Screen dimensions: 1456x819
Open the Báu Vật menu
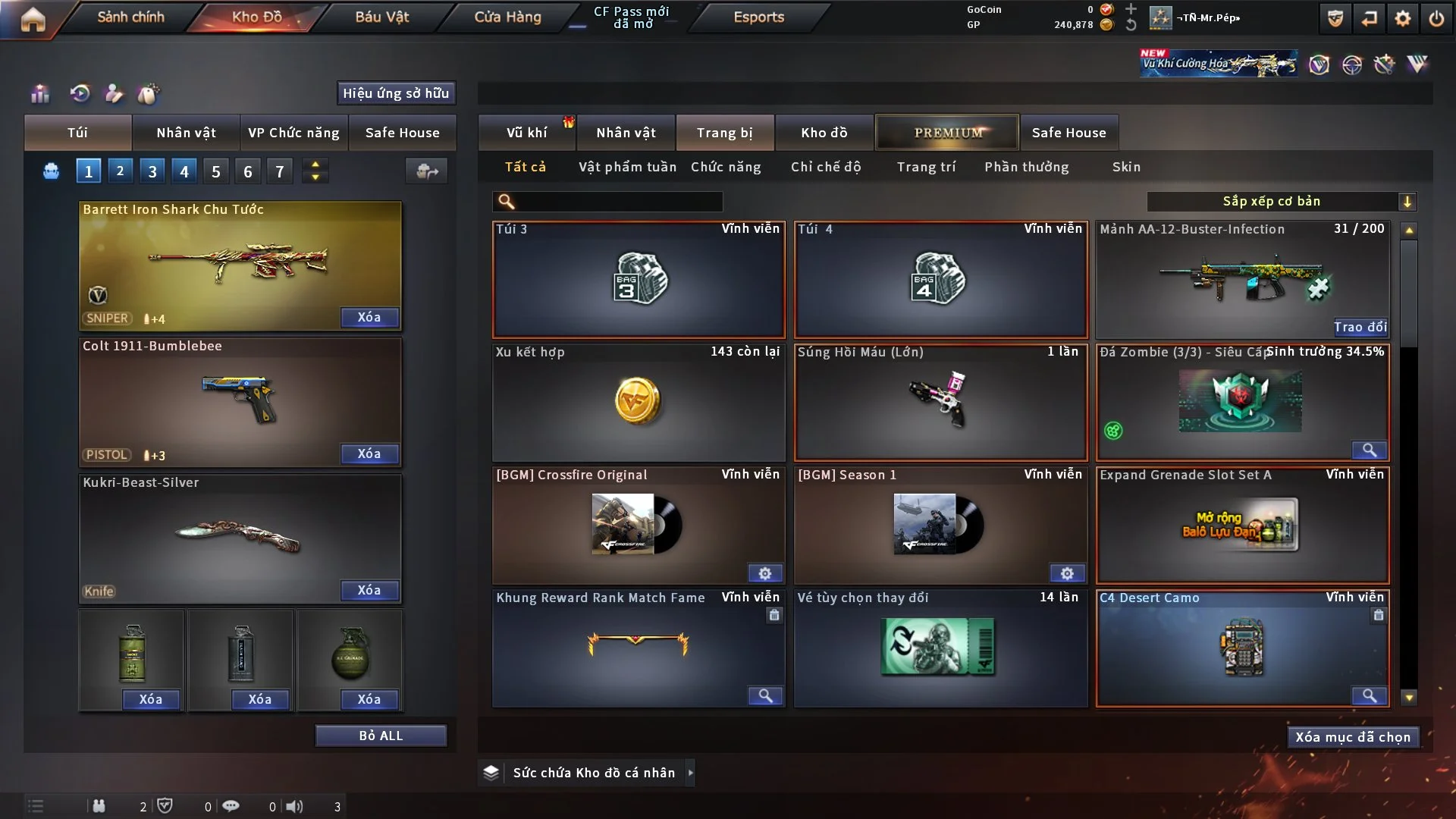click(381, 17)
